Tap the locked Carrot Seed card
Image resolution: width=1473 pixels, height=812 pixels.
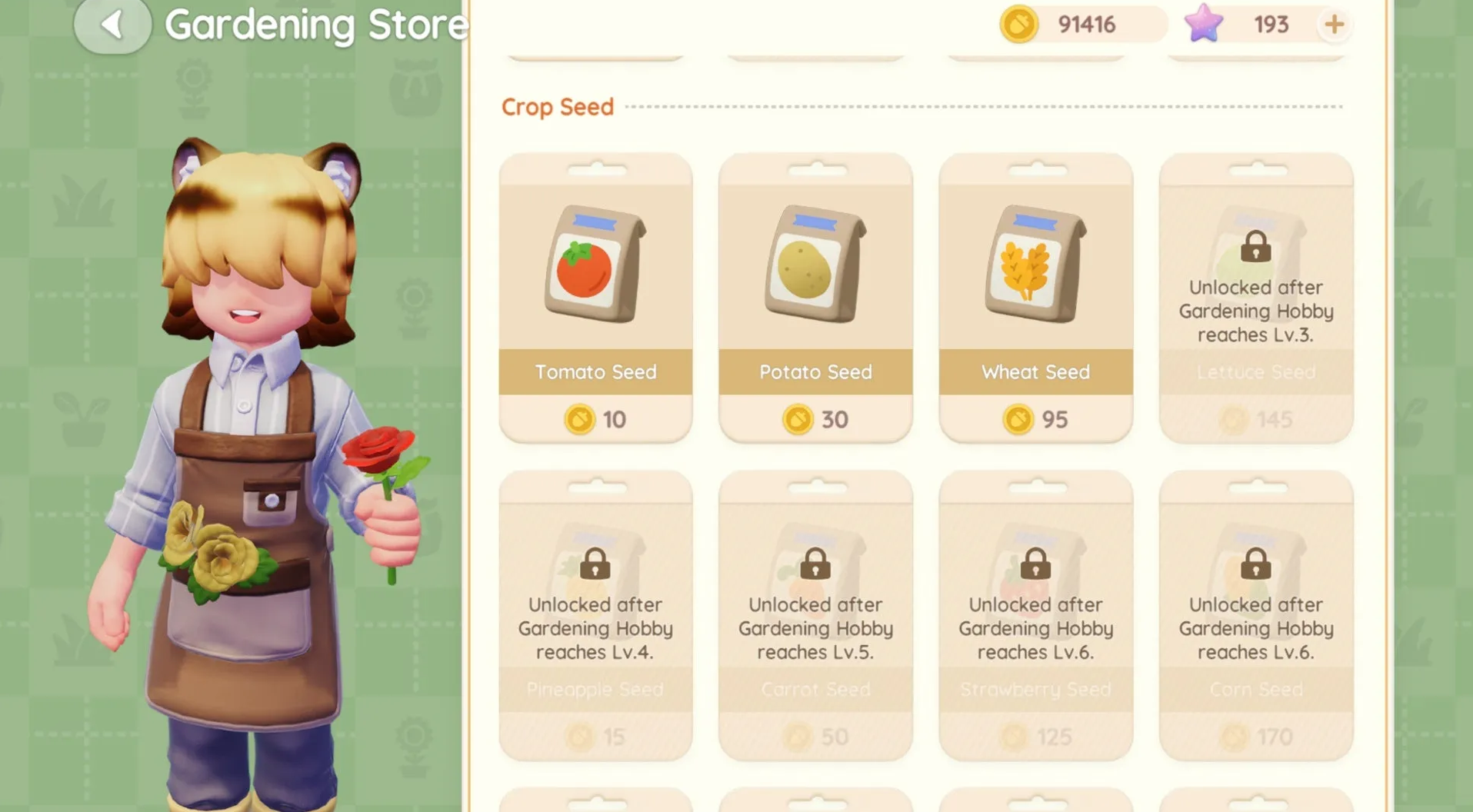pyautogui.click(x=815, y=615)
